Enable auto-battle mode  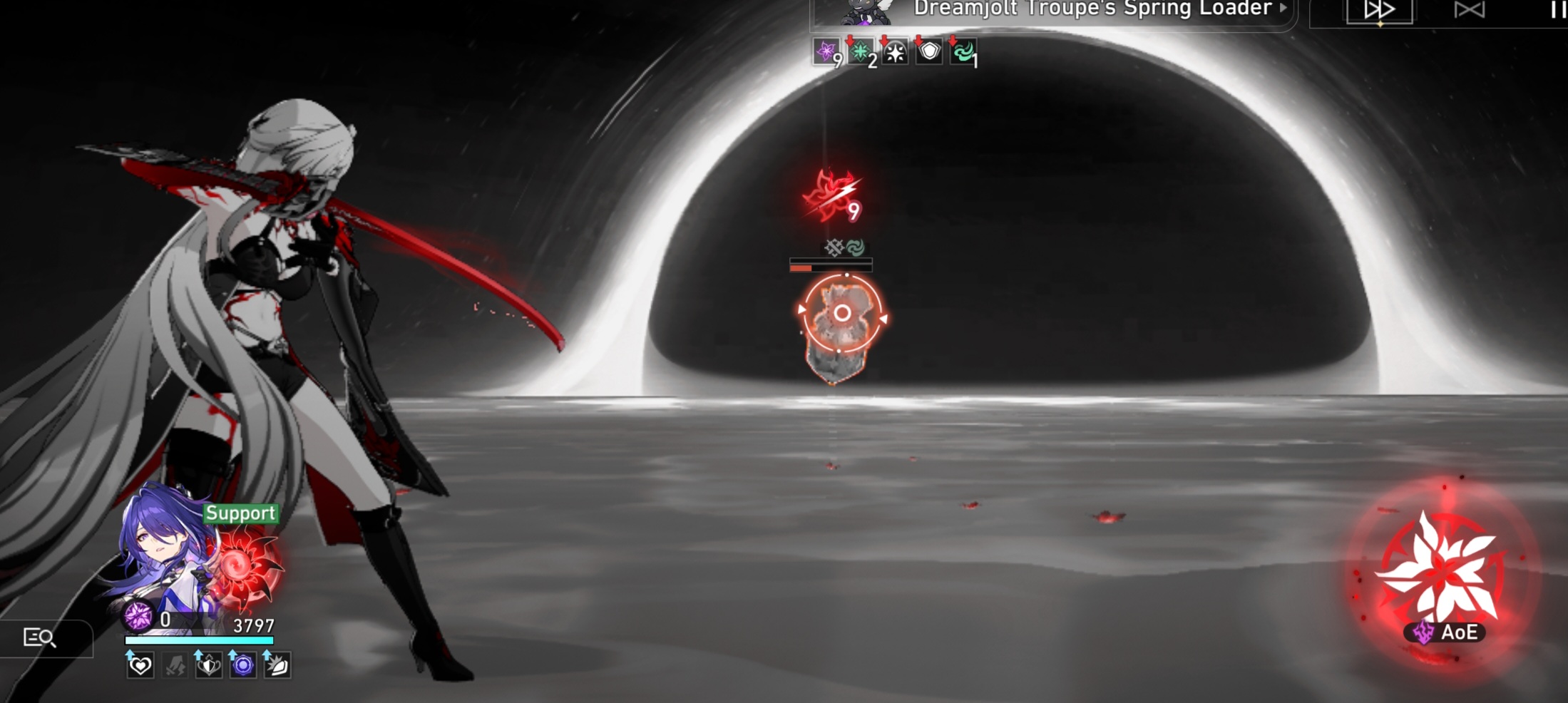(1469, 10)
